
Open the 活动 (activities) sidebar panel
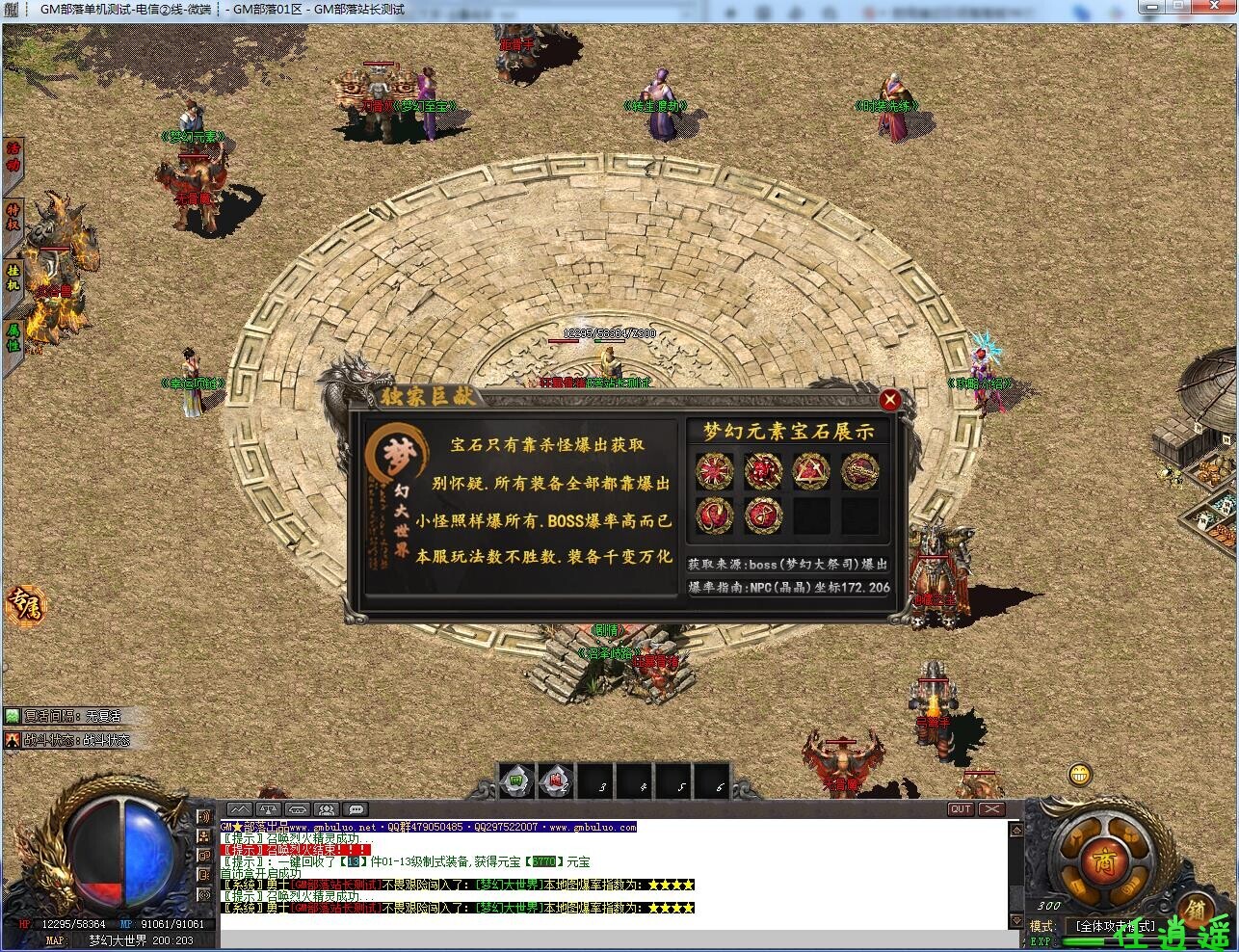coord(13,157)
